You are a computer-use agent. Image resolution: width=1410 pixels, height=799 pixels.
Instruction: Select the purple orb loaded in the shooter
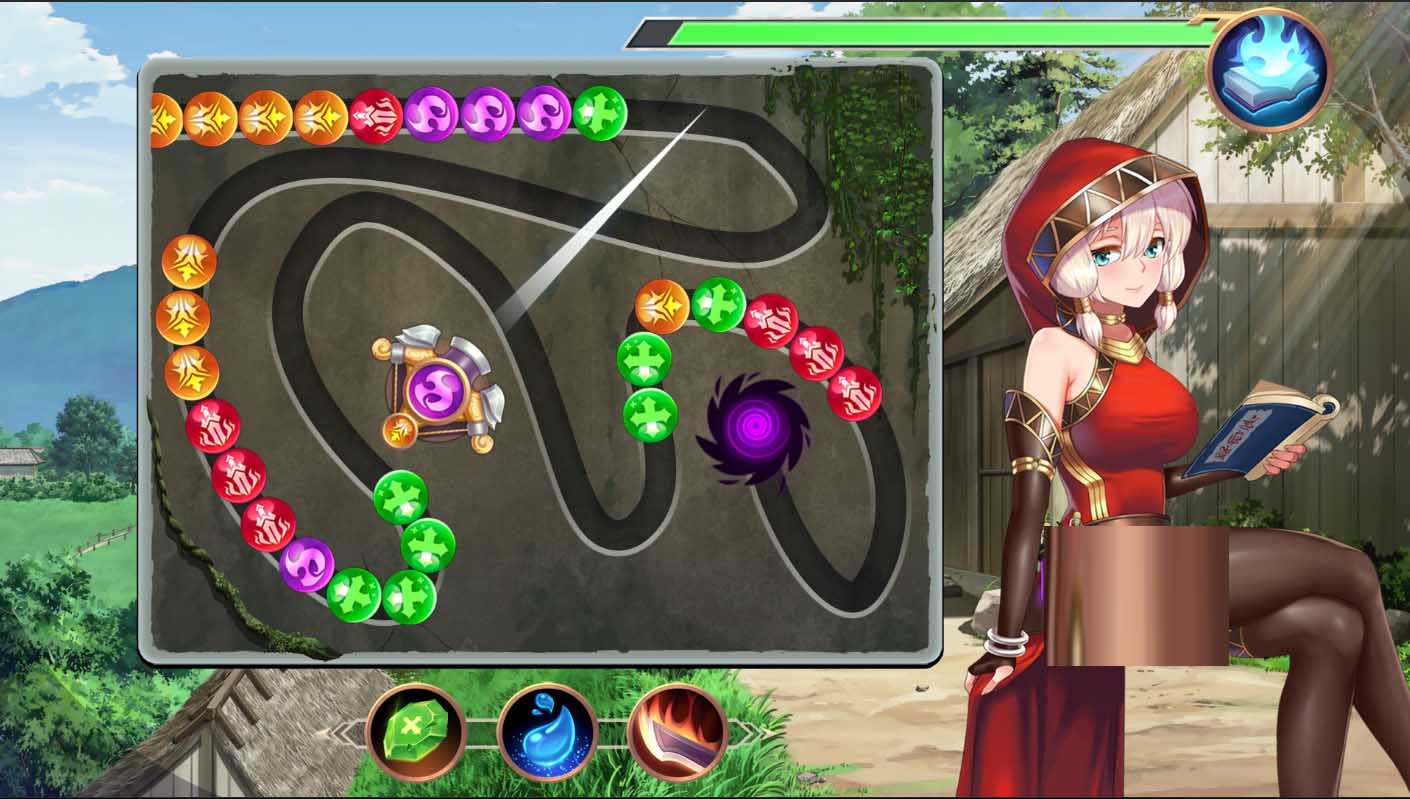click(x=438, y=392)
